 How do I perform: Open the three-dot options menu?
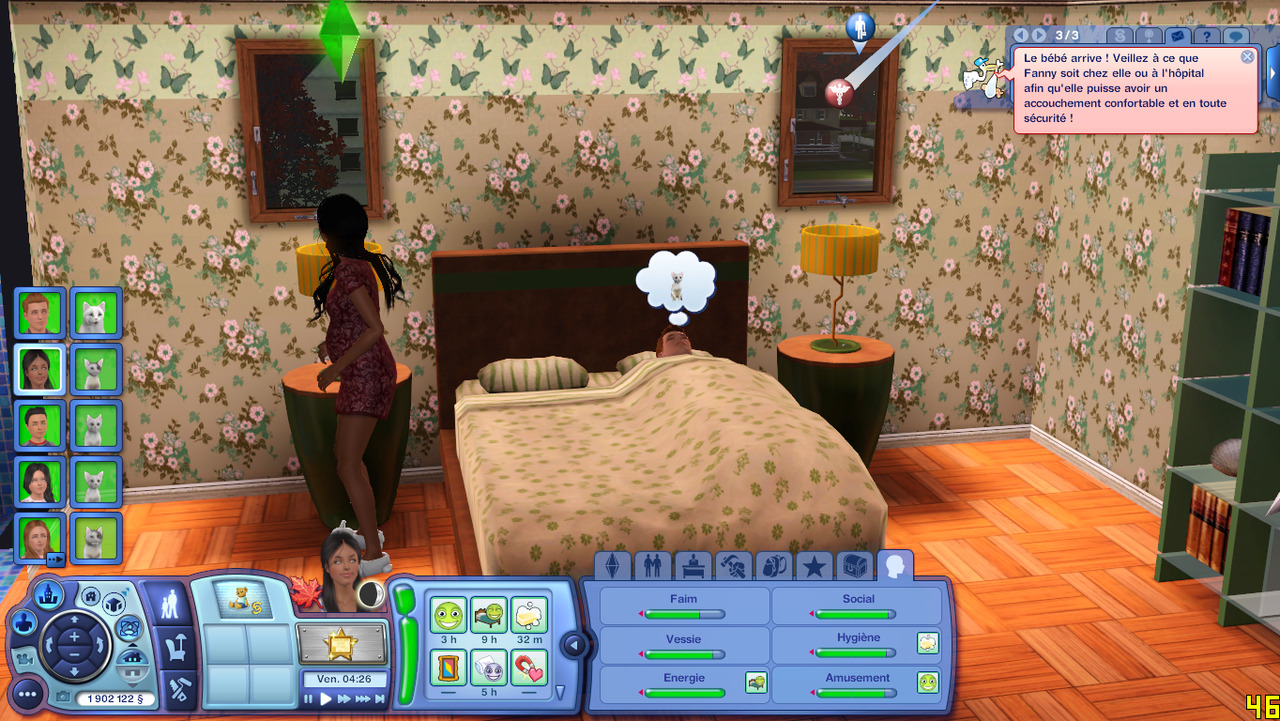(x=27, y=693)
